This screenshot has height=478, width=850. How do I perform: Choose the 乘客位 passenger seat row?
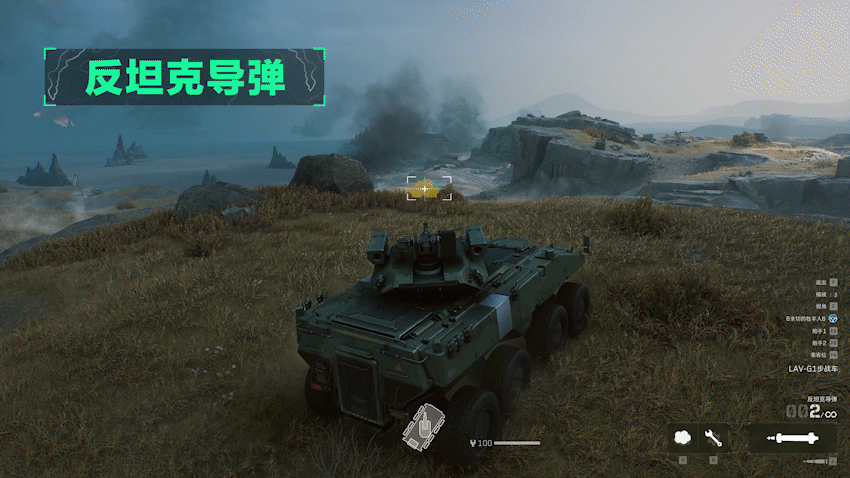coord(822,354)
